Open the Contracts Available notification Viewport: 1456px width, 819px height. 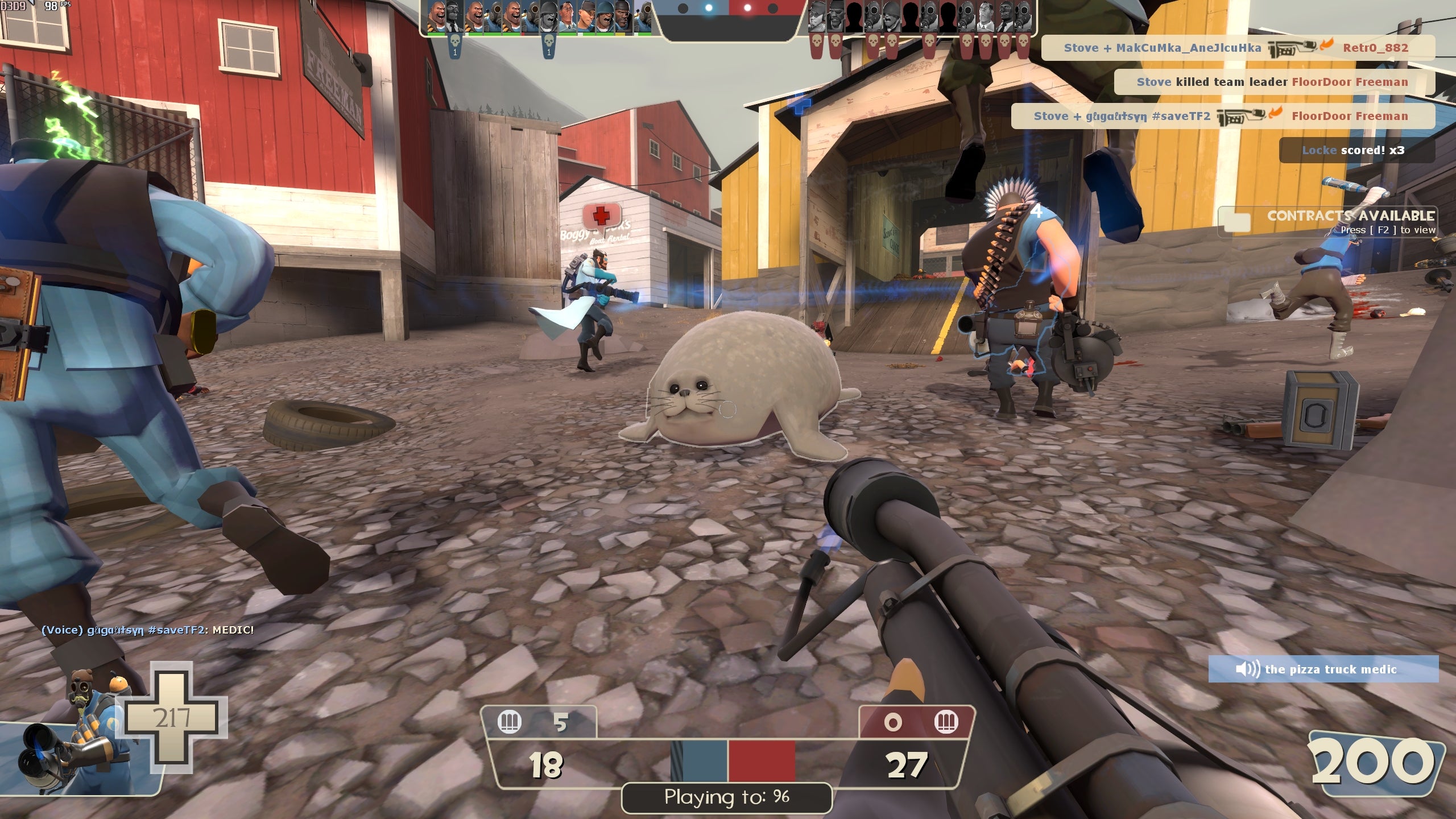(x=1330, y=222)
